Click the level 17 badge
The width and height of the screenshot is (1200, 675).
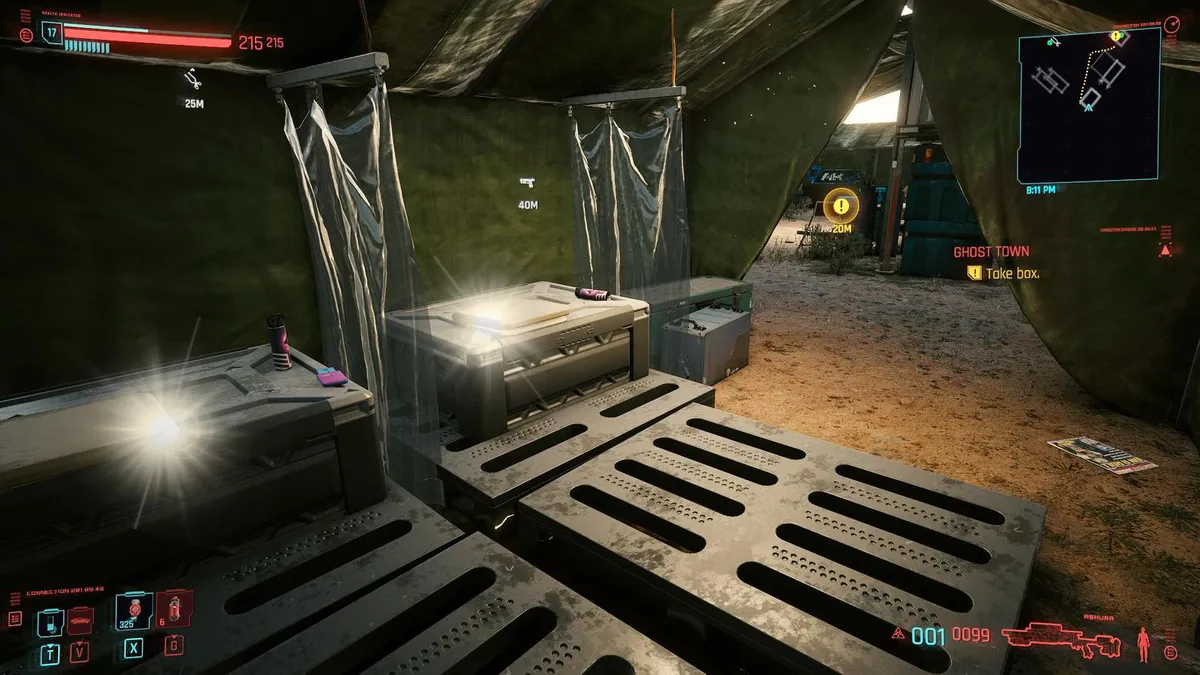coord(52,33)
